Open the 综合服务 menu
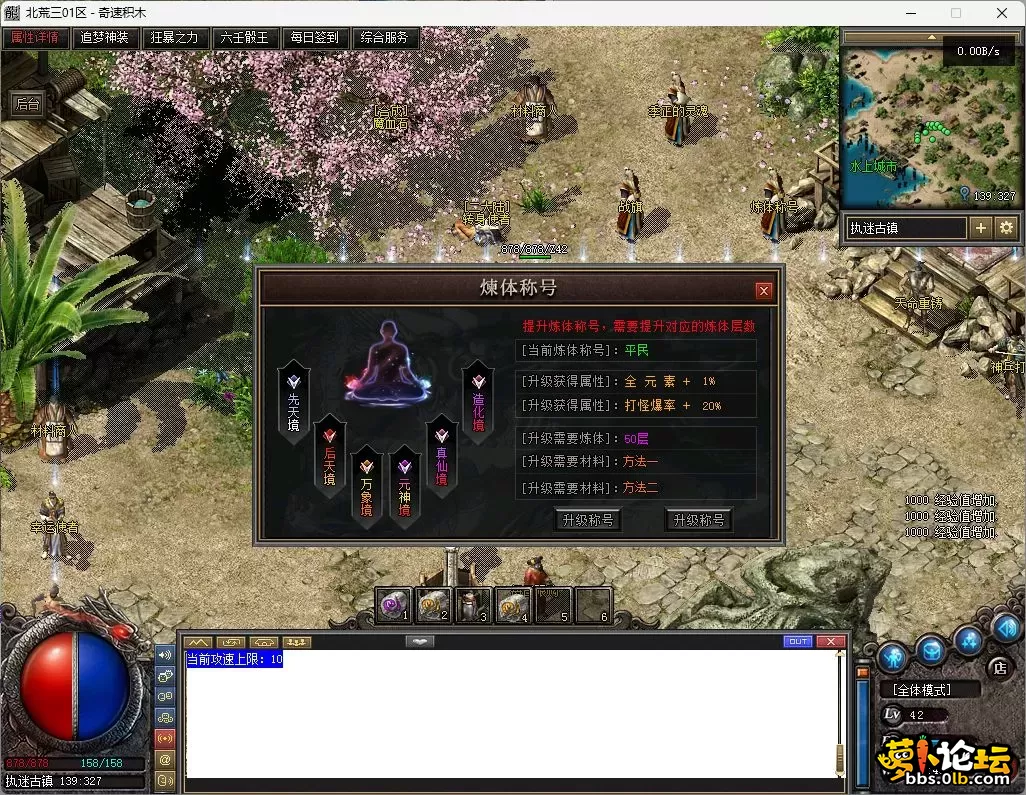Viewport: 1026px width, 795px height. coord(385,38)
